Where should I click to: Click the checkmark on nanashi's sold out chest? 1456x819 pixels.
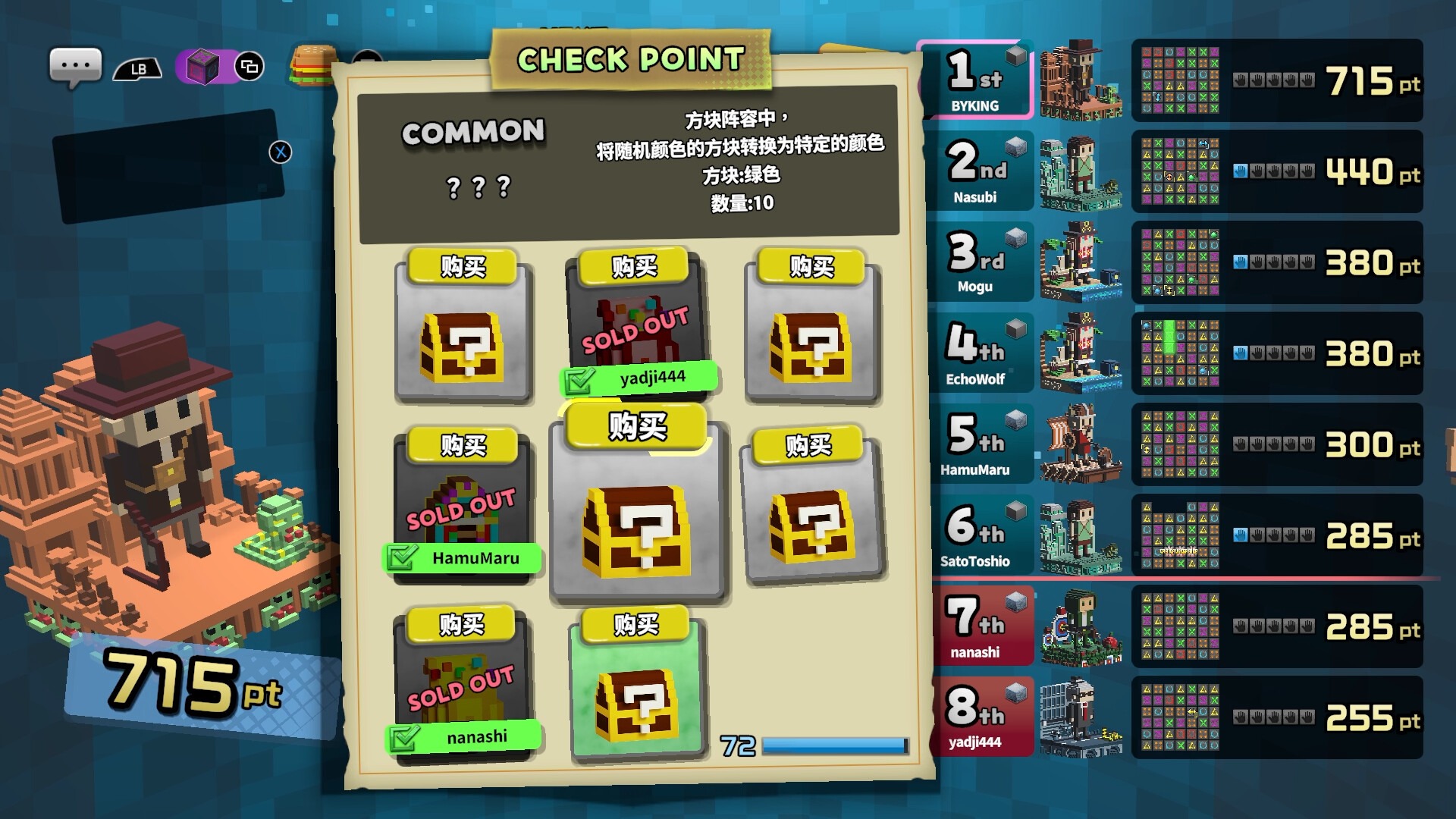coord(406,736)
